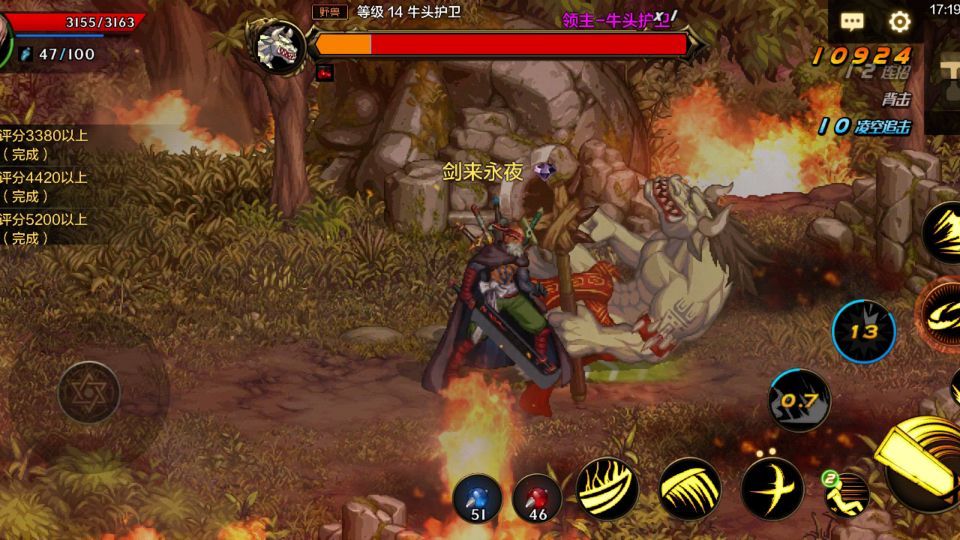Activate the triple claw slash skill
This screenshot has width=960, height=540.
pyautogui.click(x=689, y=490)
